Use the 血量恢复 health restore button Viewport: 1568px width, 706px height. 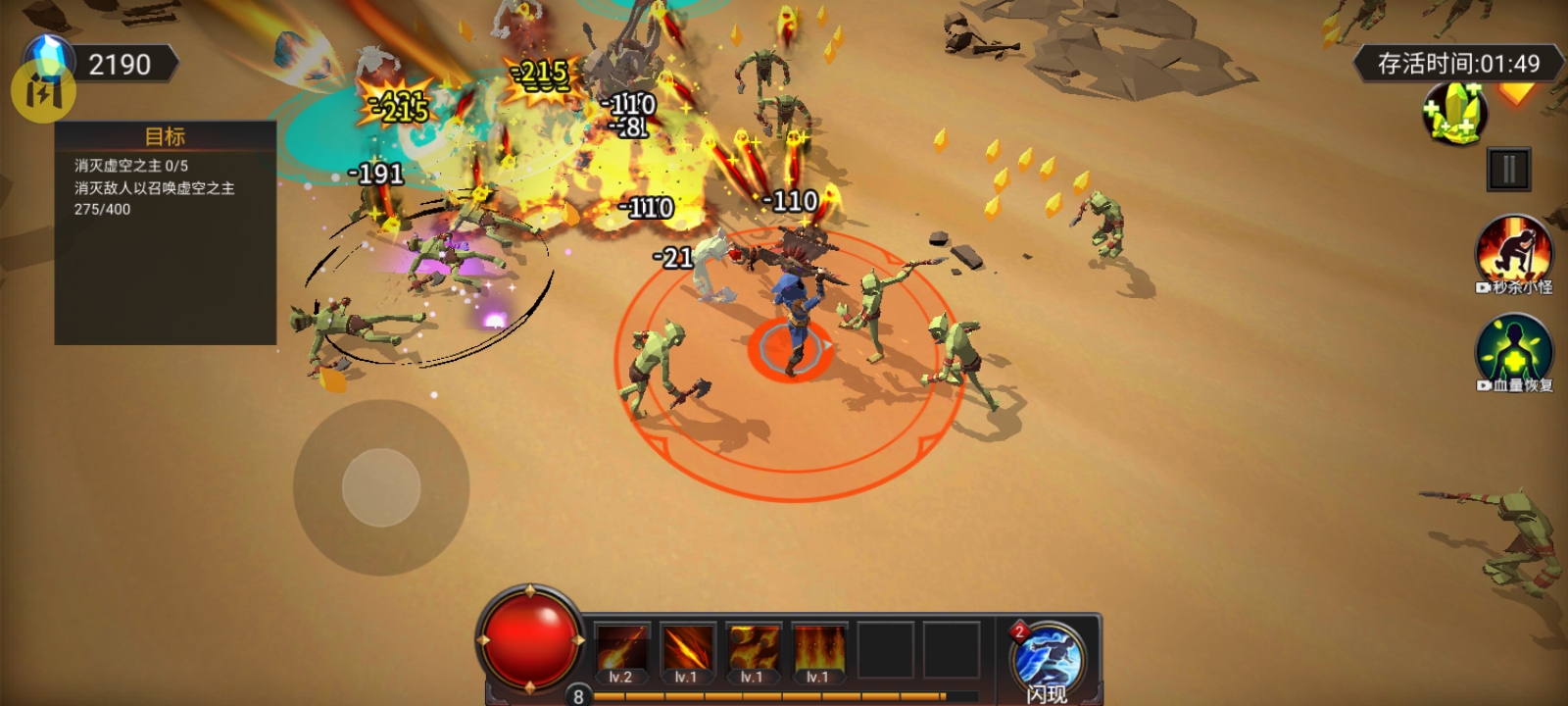[1514, 352]
